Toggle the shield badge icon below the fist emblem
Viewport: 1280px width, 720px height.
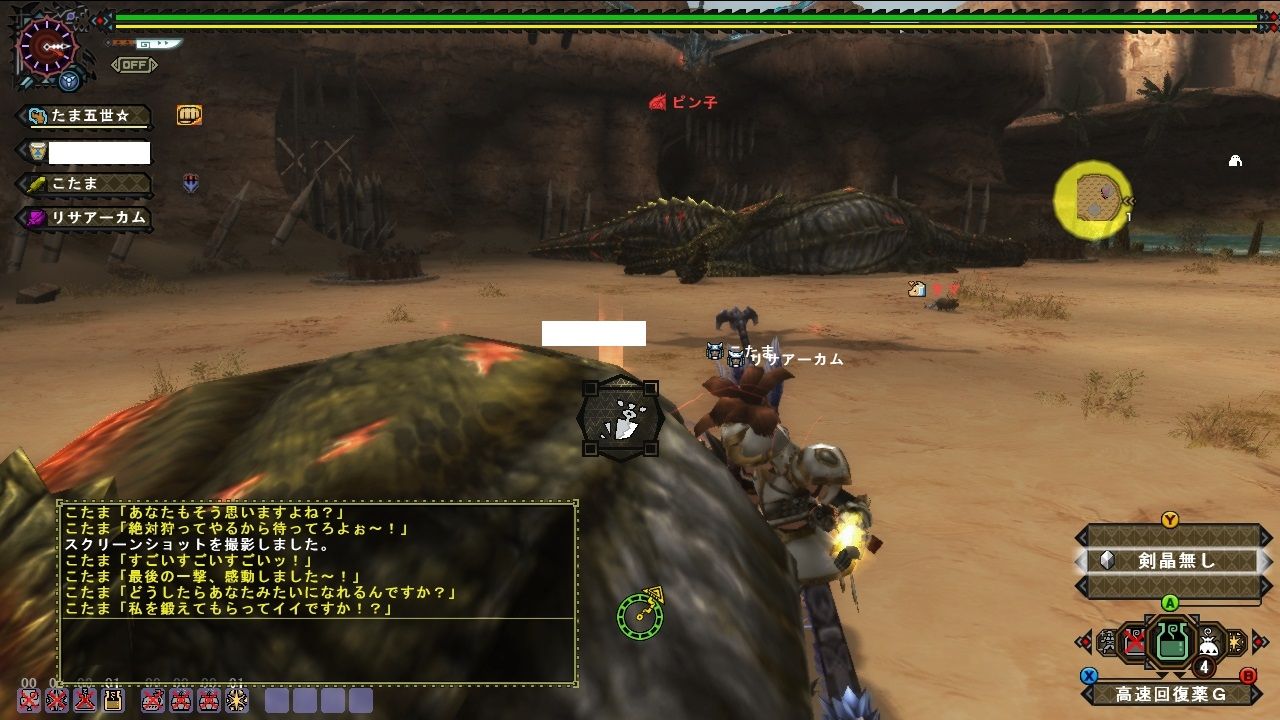(190, 182)
